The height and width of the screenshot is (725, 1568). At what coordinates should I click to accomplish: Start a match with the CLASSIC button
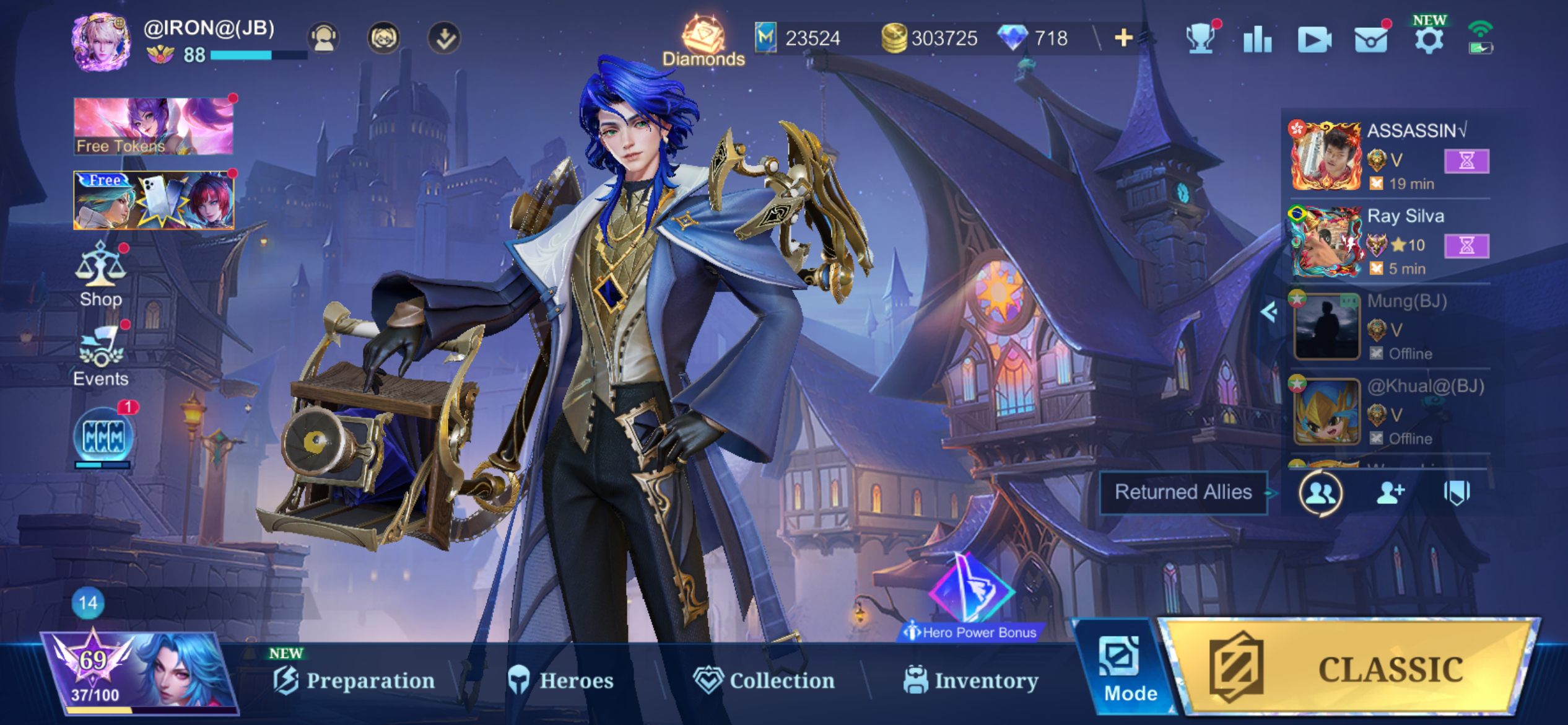click(1350, 668)
